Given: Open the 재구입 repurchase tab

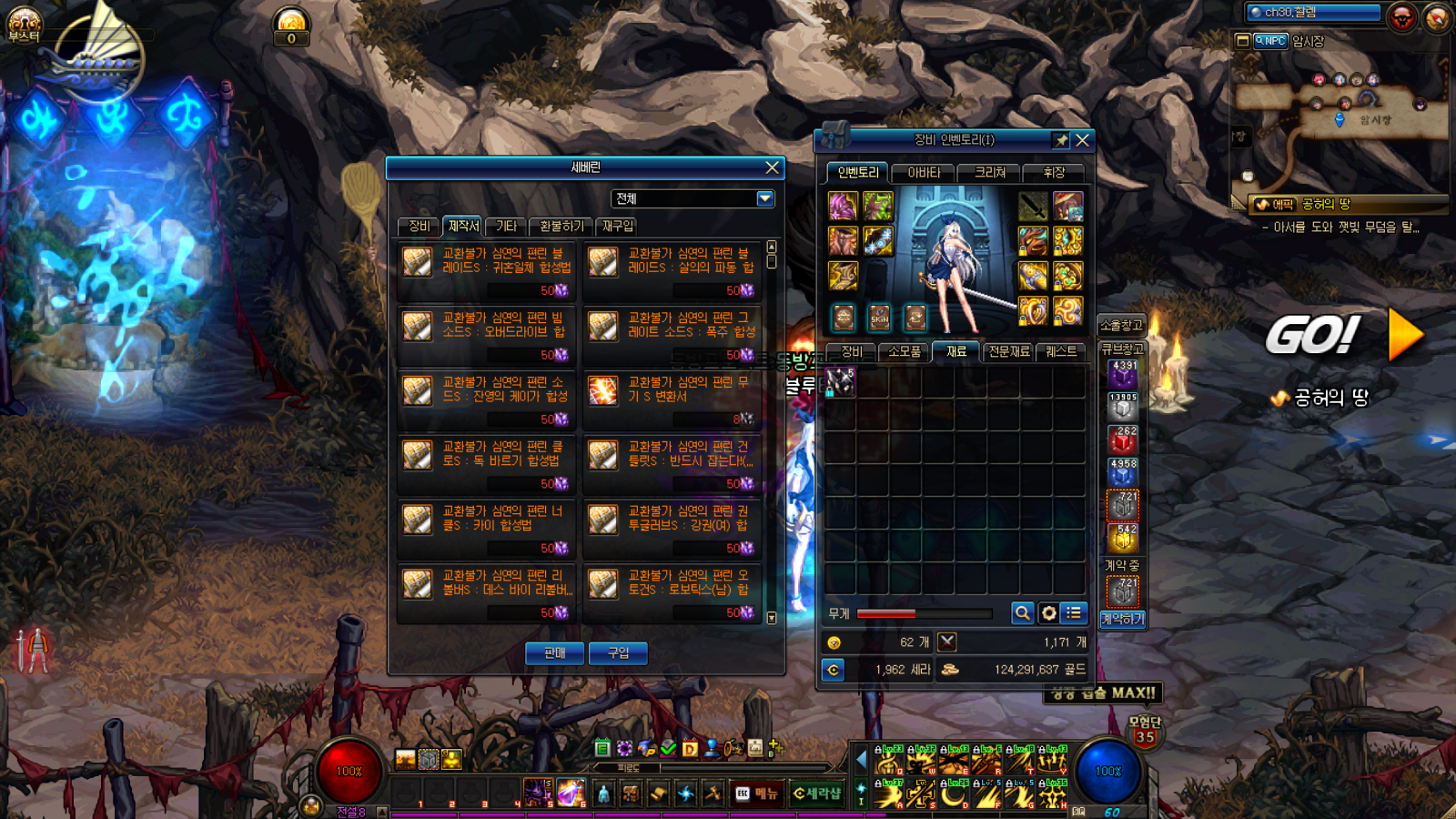Looking at the screenshot, I should (618, 226).
